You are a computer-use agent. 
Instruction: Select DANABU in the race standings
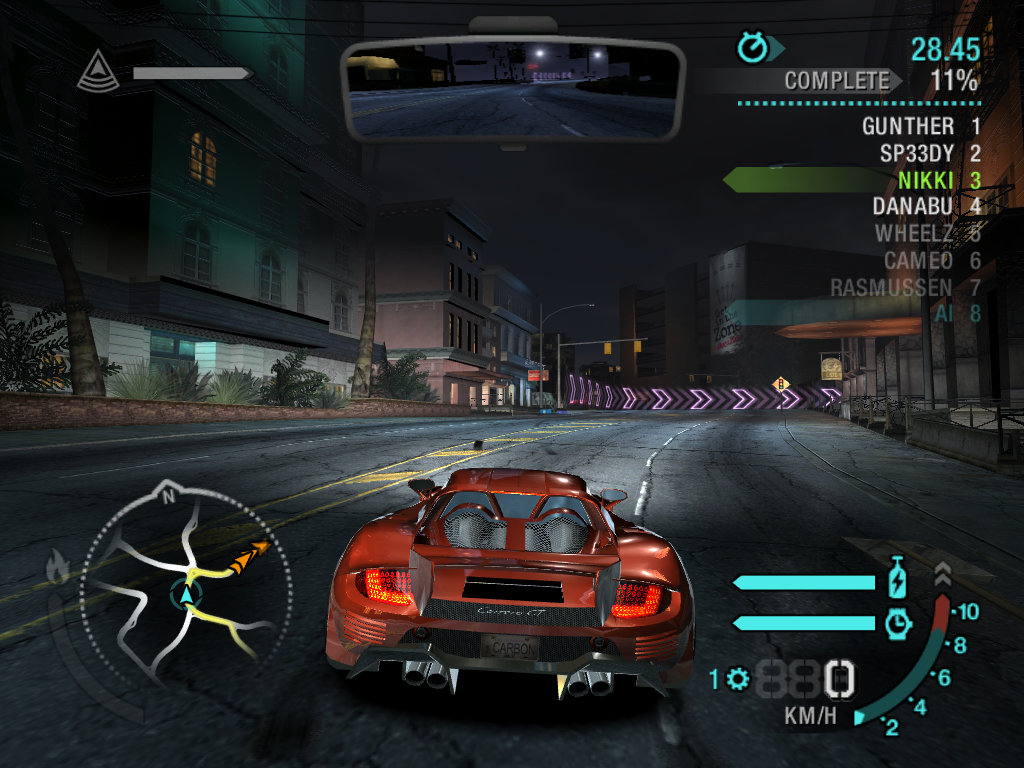click(x=926, y=207)
